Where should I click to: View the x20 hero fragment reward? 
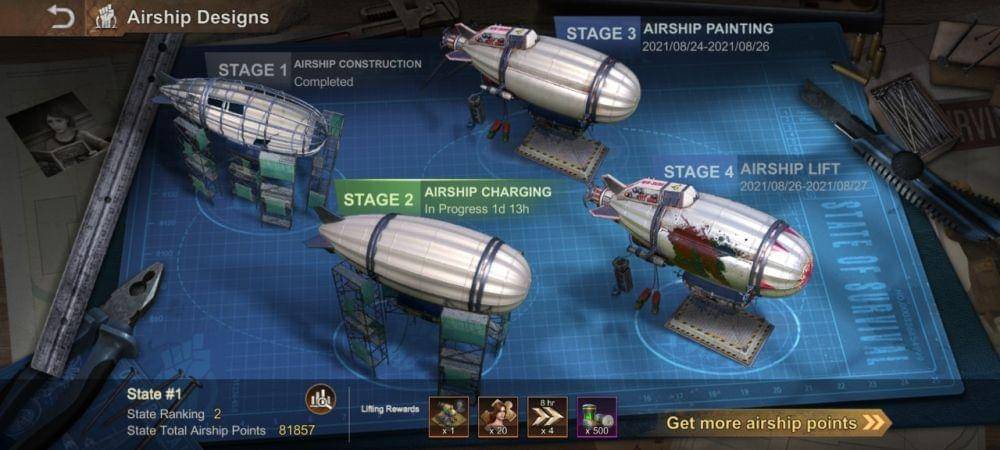(498, 416)
